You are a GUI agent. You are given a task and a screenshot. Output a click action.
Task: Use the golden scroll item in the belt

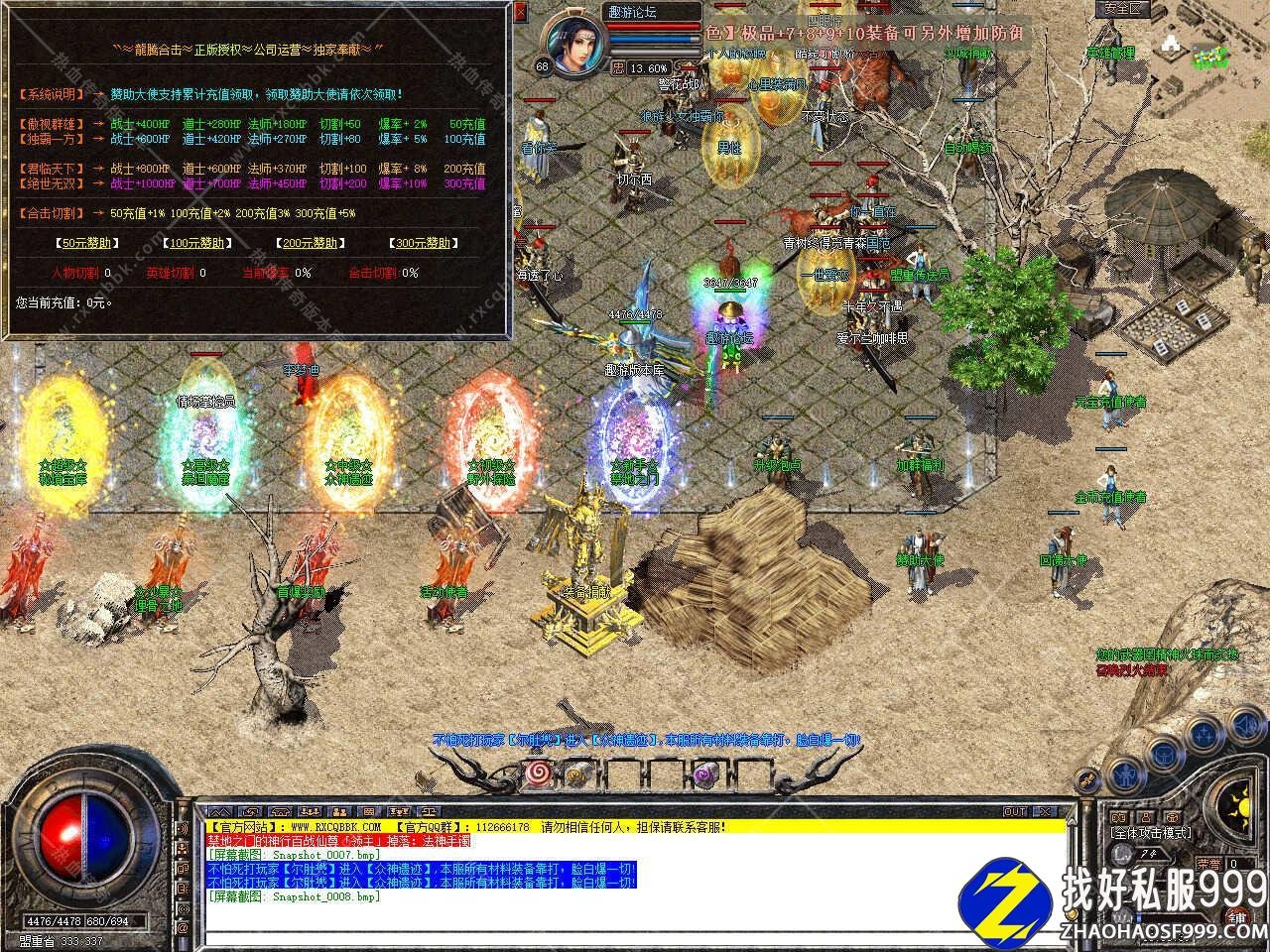(579, 774)
